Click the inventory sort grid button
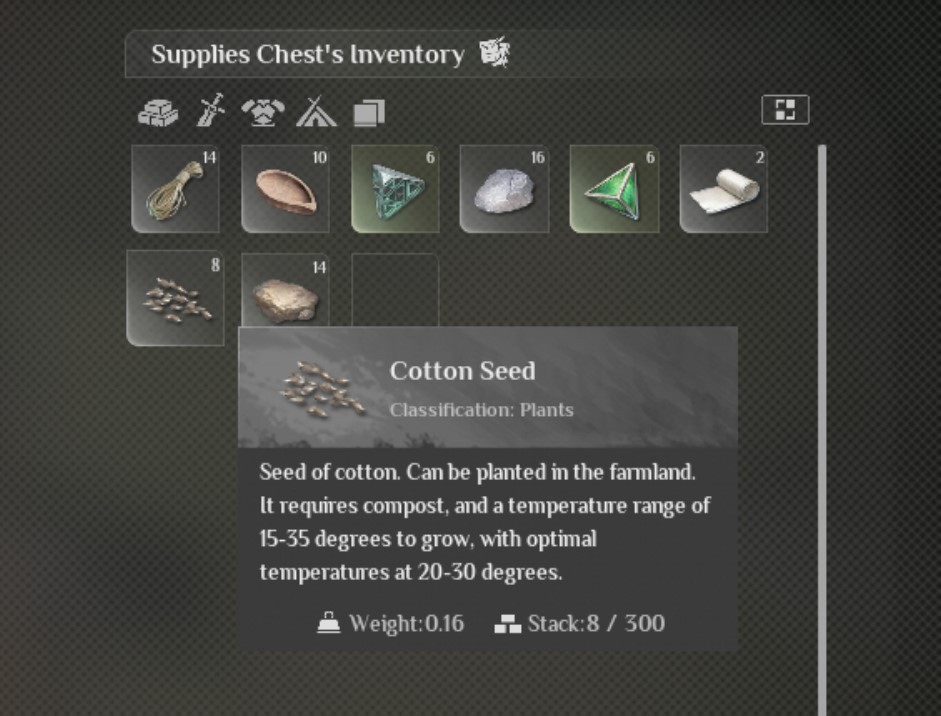 785,110
